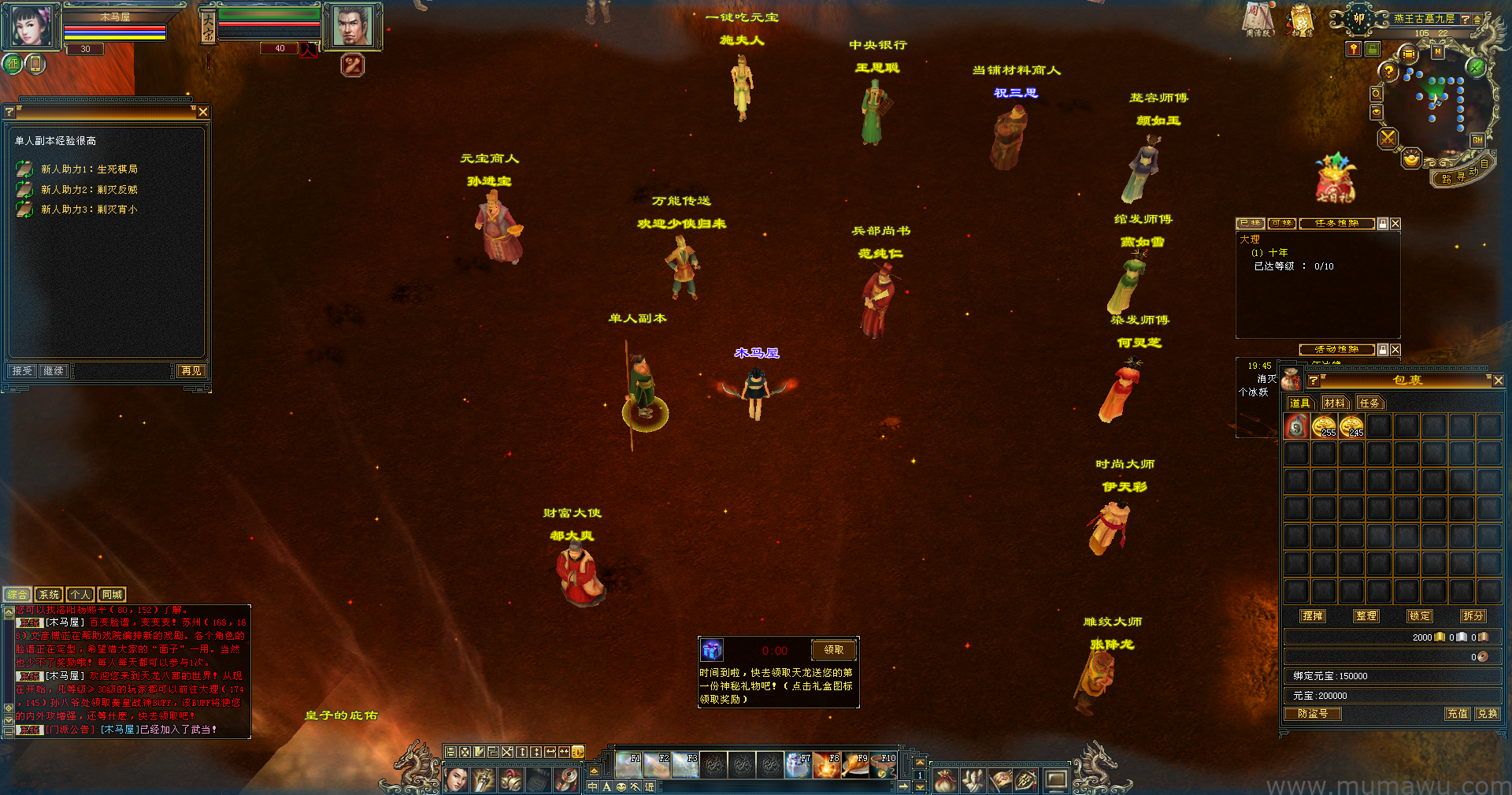The height and width of the screenshot is (795, 1512).
Task: Select the yin-yang pouch item slot
Action: (1296, 427)
